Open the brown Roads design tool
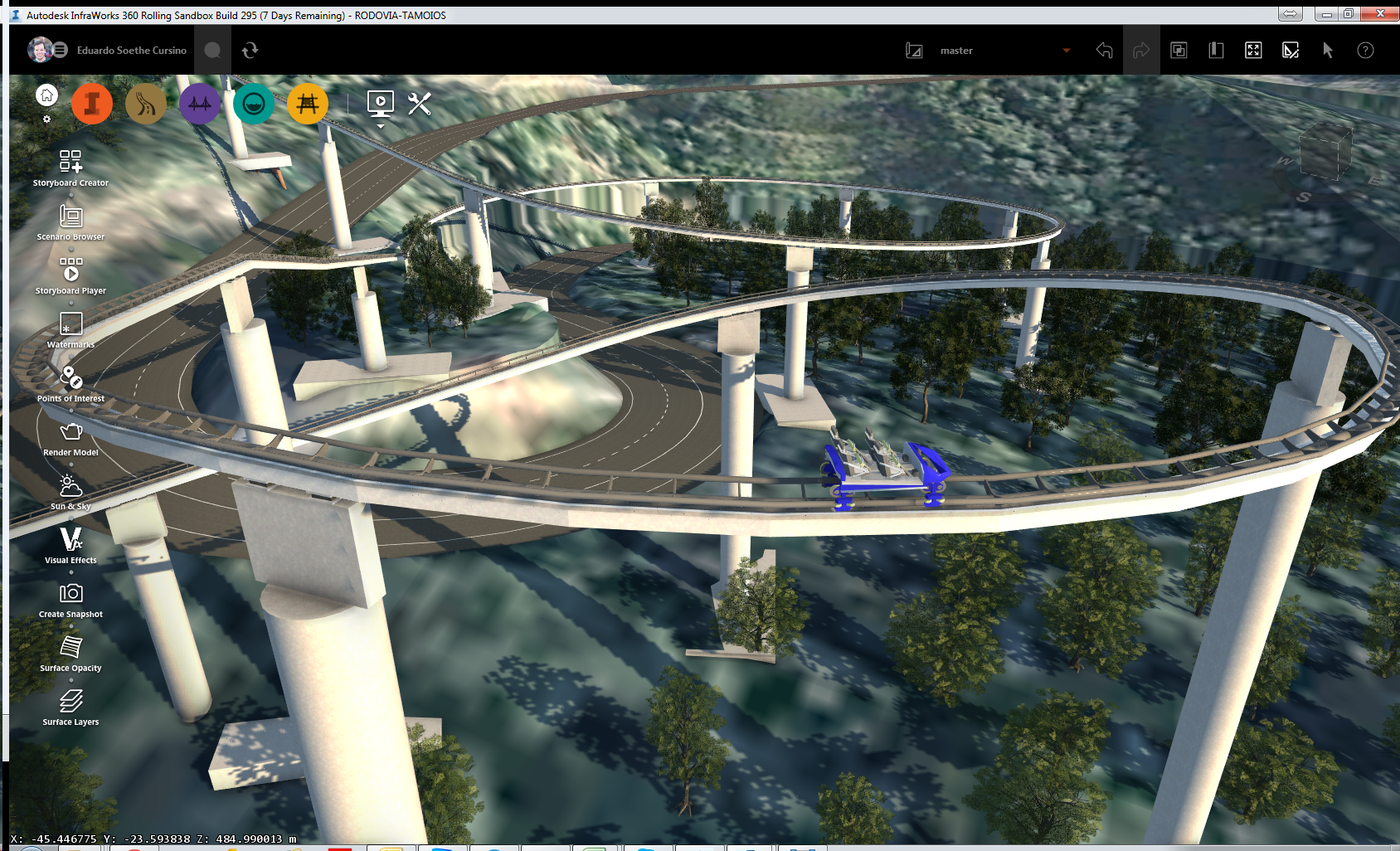The image size is (1400, 851). (145, 104)
